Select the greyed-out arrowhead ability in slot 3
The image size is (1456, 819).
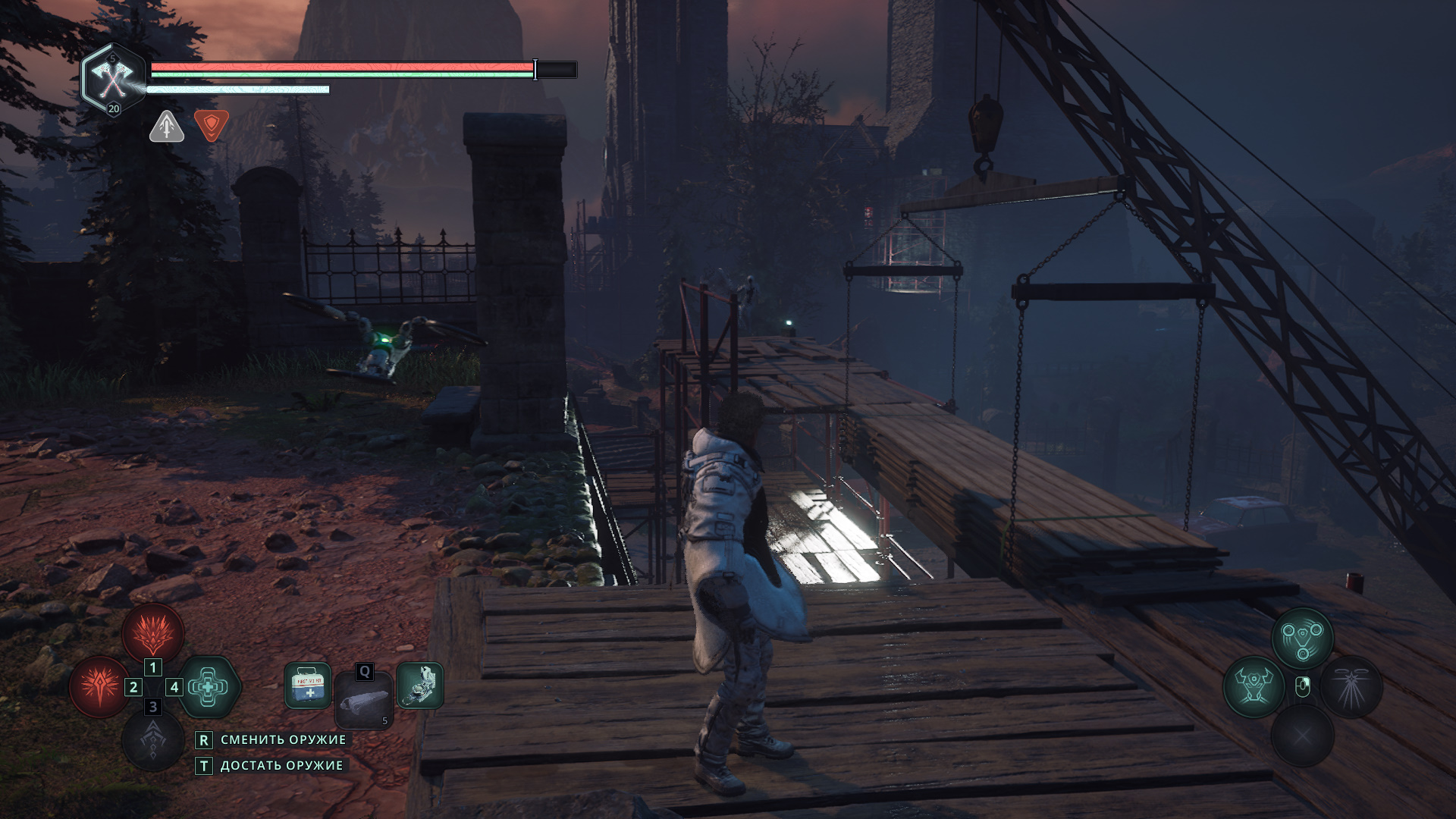(153, 740)
